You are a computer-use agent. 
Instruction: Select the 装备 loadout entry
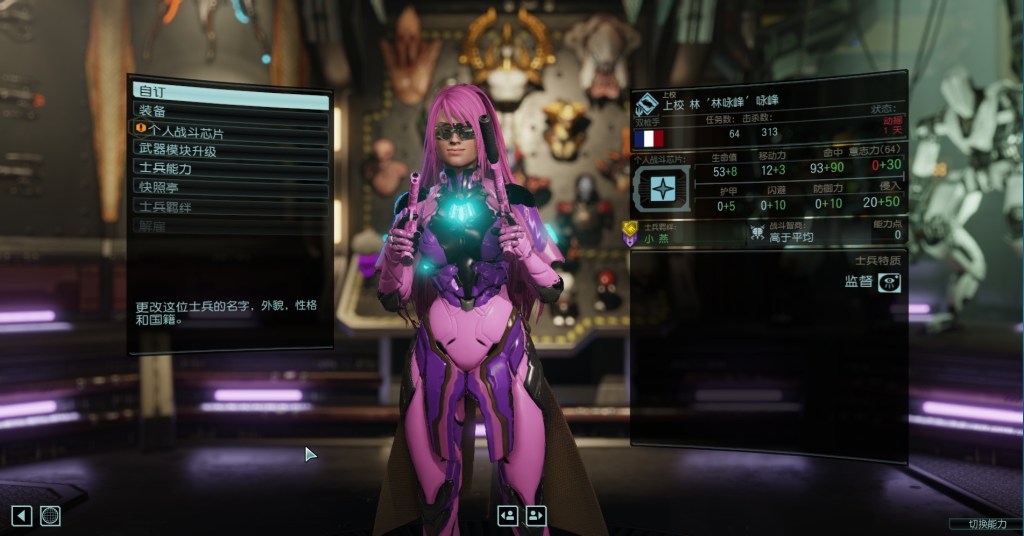click(x=231, y=111)
